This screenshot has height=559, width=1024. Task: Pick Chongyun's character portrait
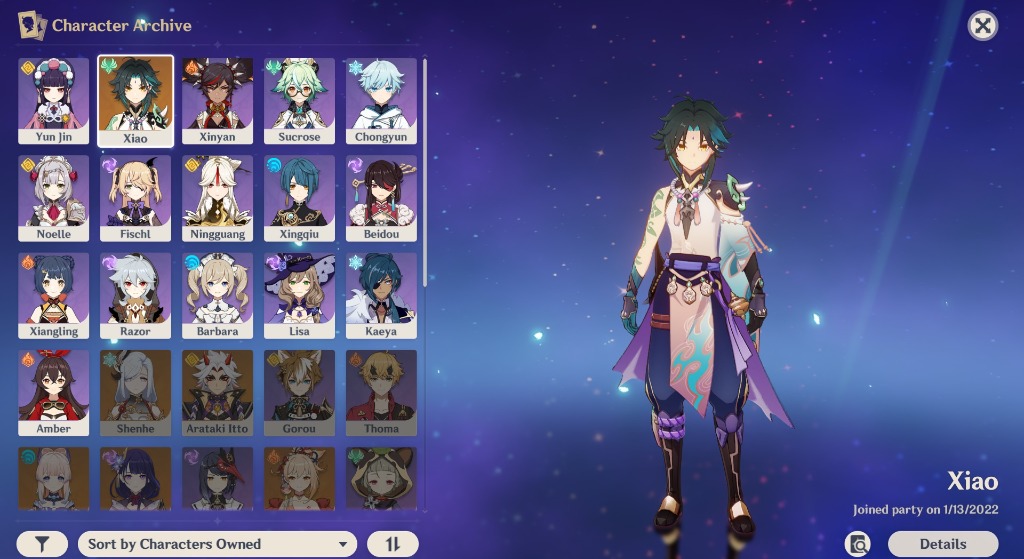[381, 100]
